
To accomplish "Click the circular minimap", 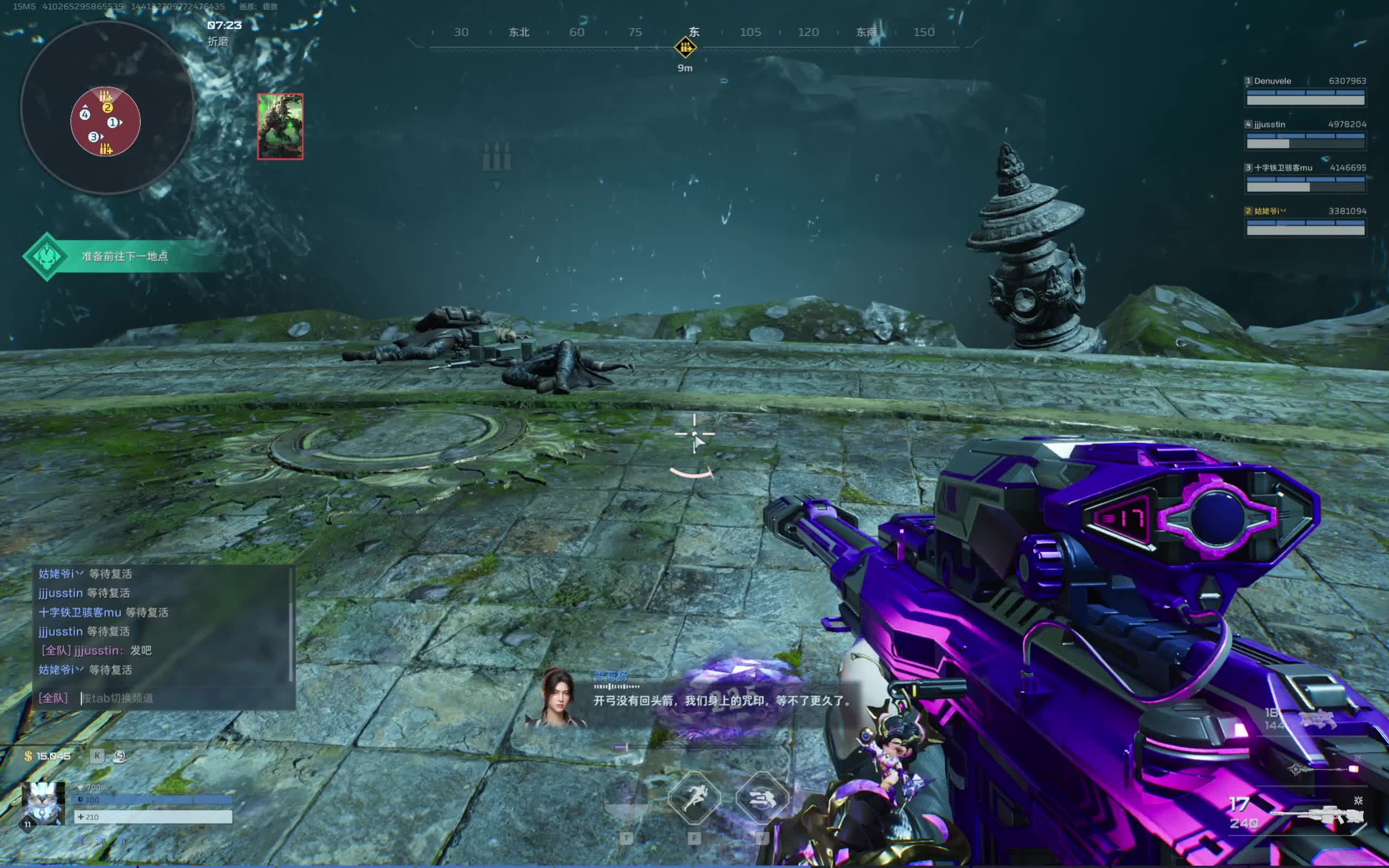I will pos(107,108).
